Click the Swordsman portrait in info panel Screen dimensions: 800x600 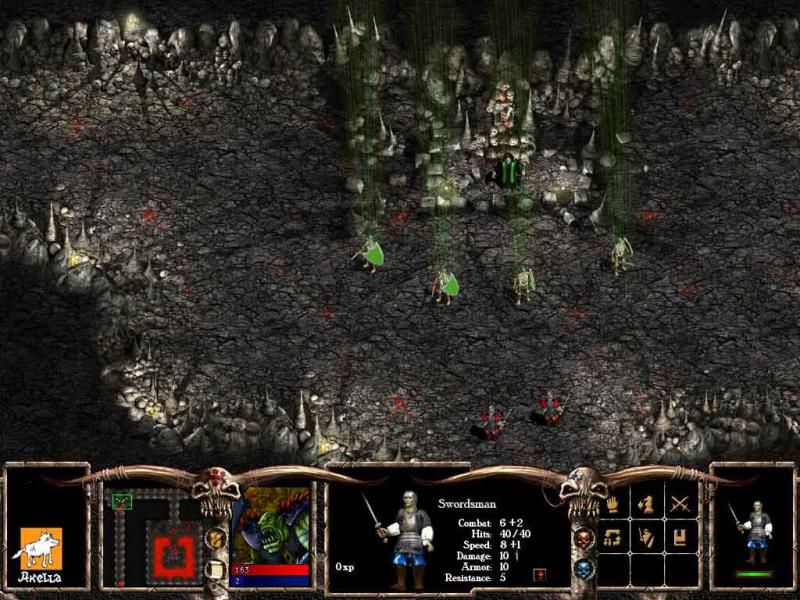pos(400,540)
